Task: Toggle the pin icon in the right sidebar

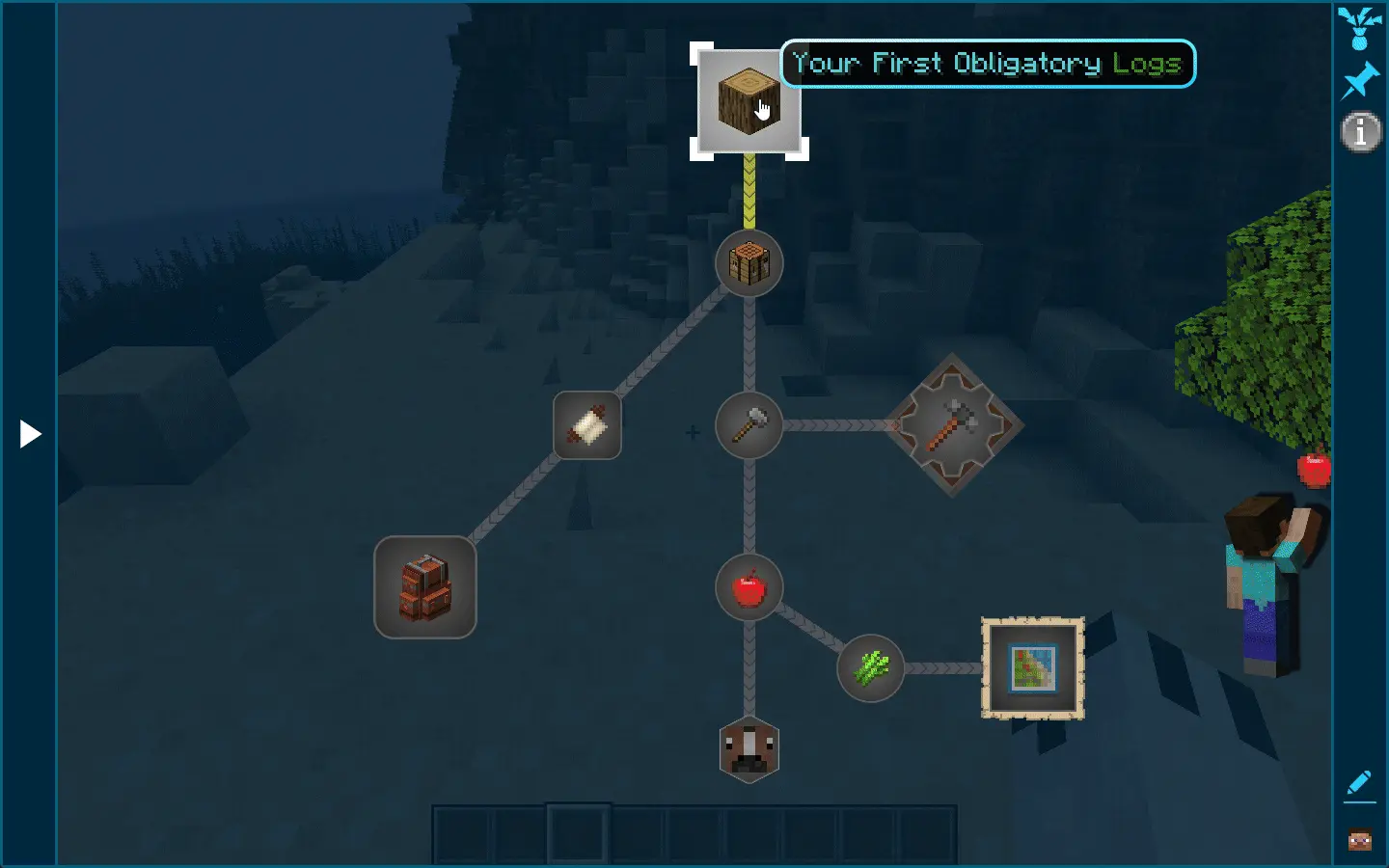Action: point(1360,79)
